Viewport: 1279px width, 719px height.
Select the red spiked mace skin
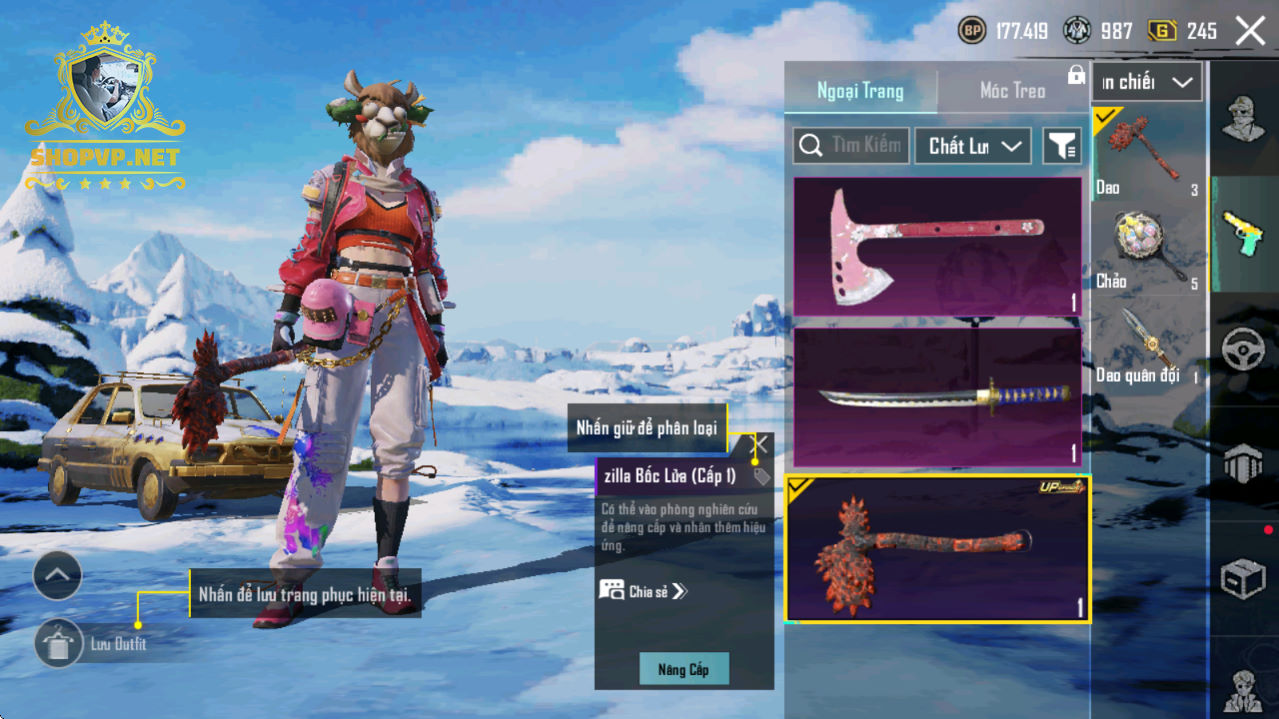pyautogui.click(x=937, y=549)
